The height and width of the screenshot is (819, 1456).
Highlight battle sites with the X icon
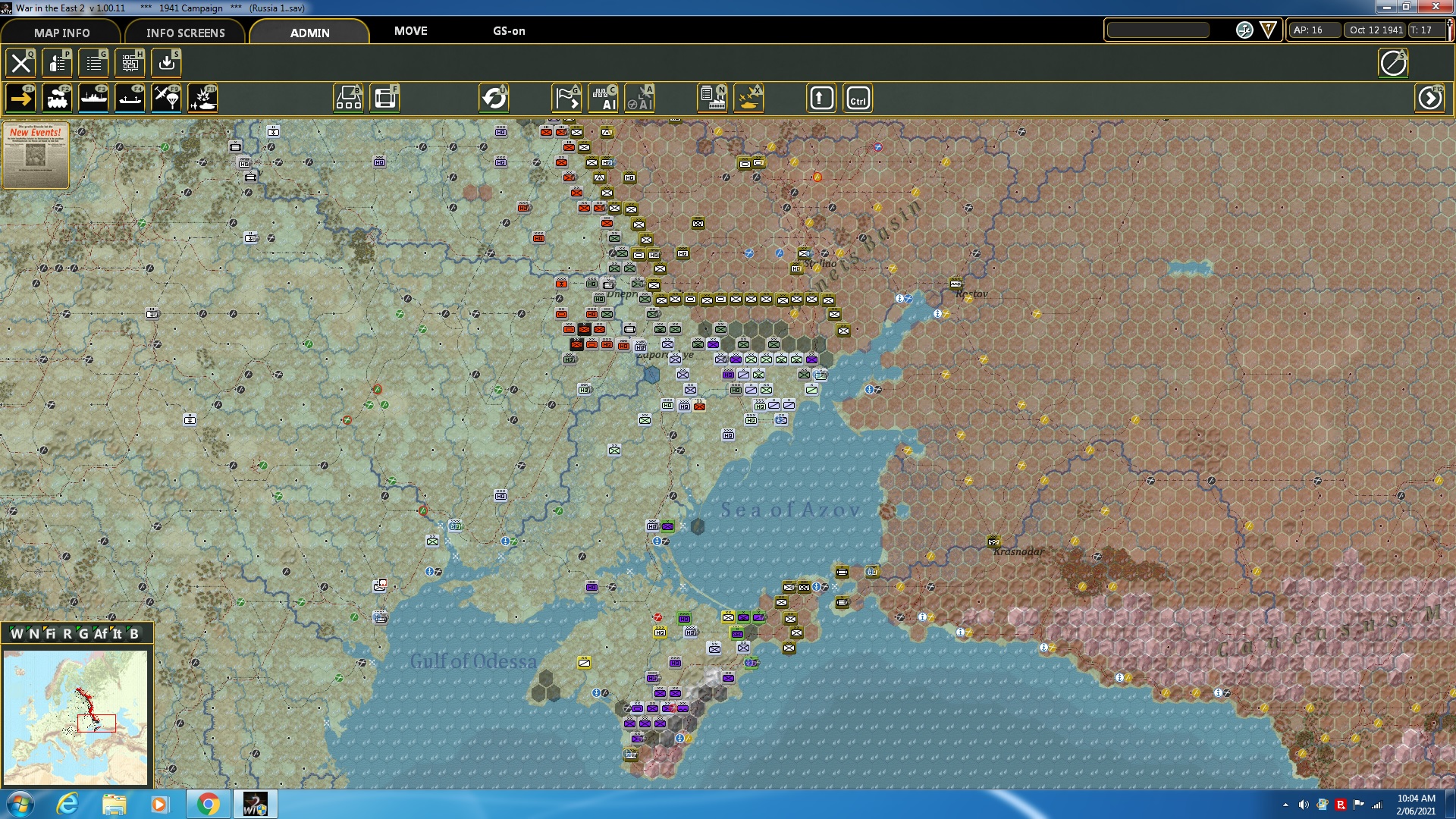pos(748,98)
